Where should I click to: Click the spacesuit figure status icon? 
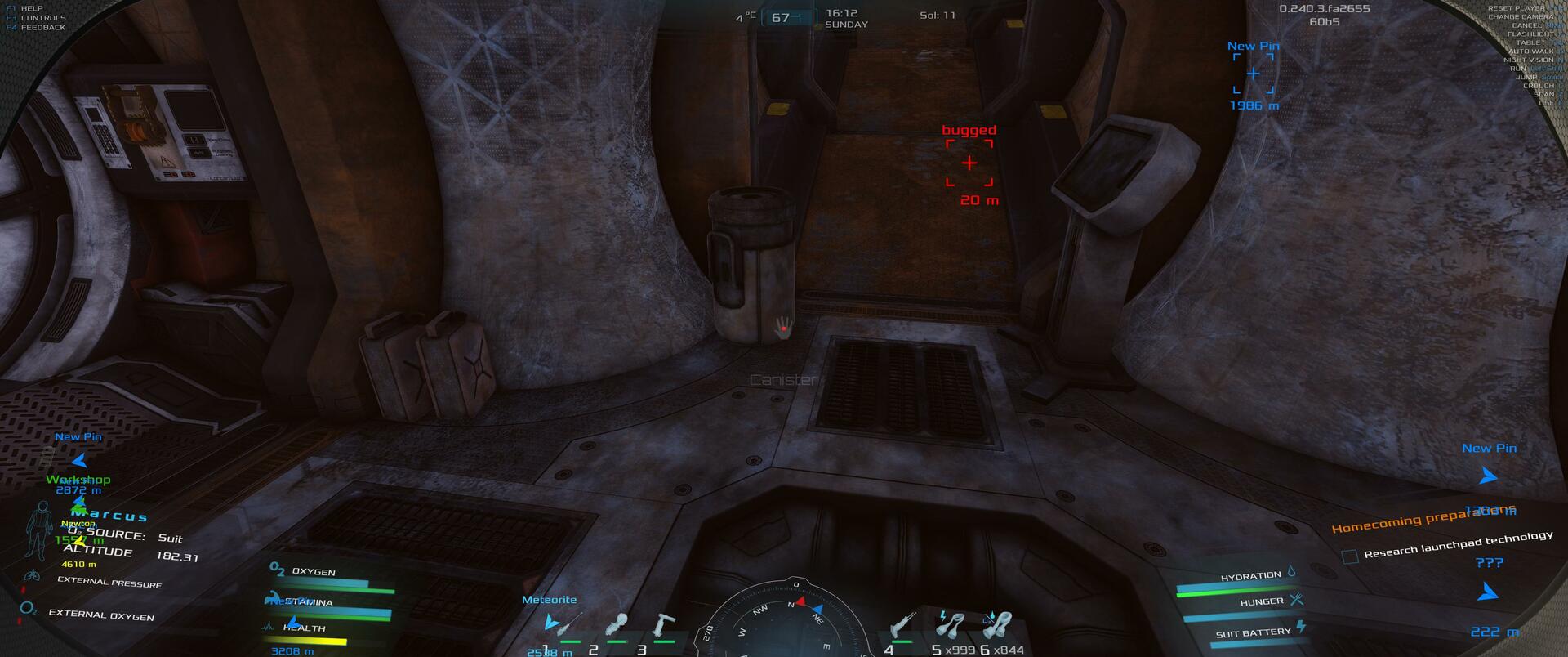tap(38, 530)
